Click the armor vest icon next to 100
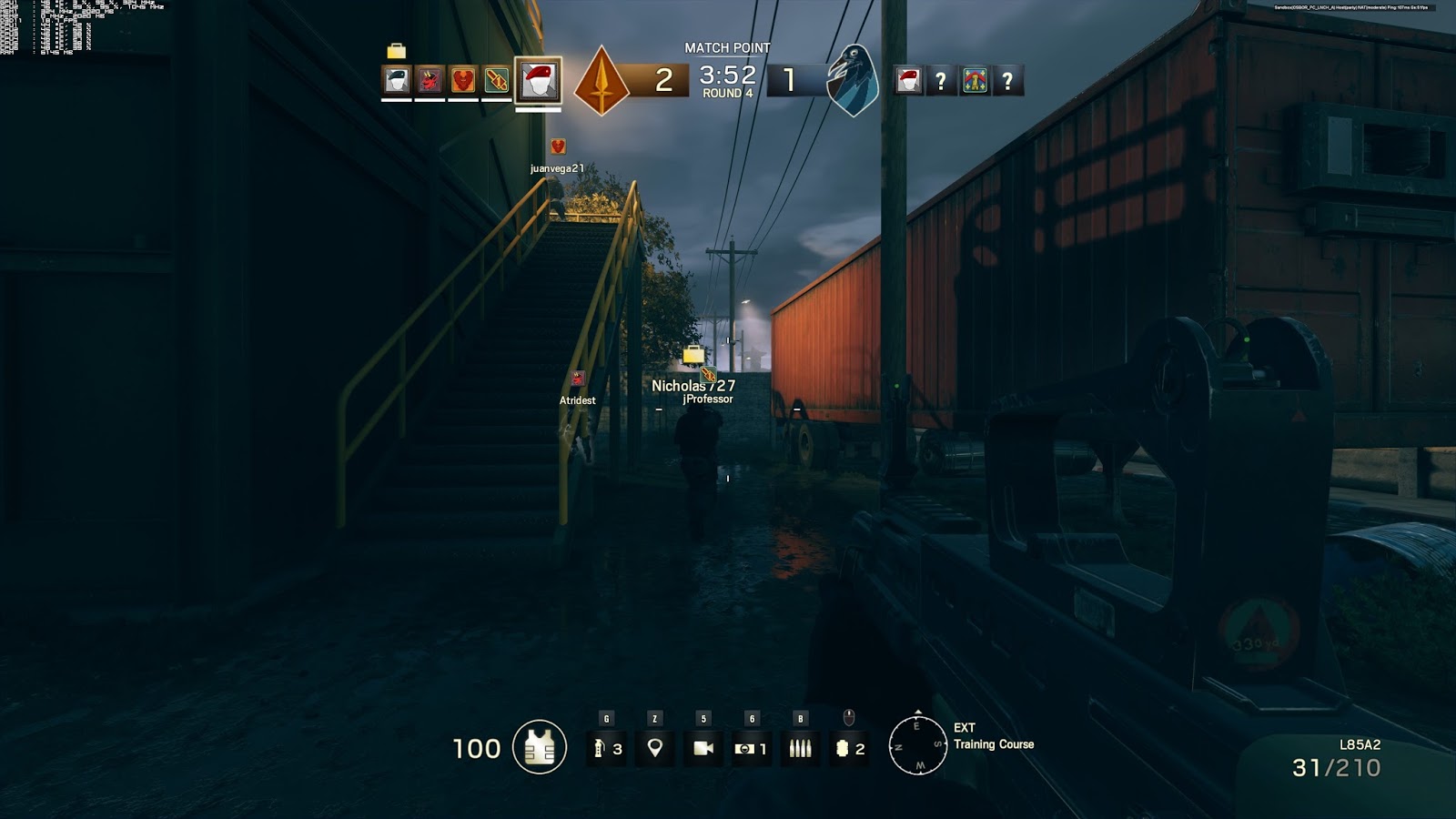 click(539, 746)
